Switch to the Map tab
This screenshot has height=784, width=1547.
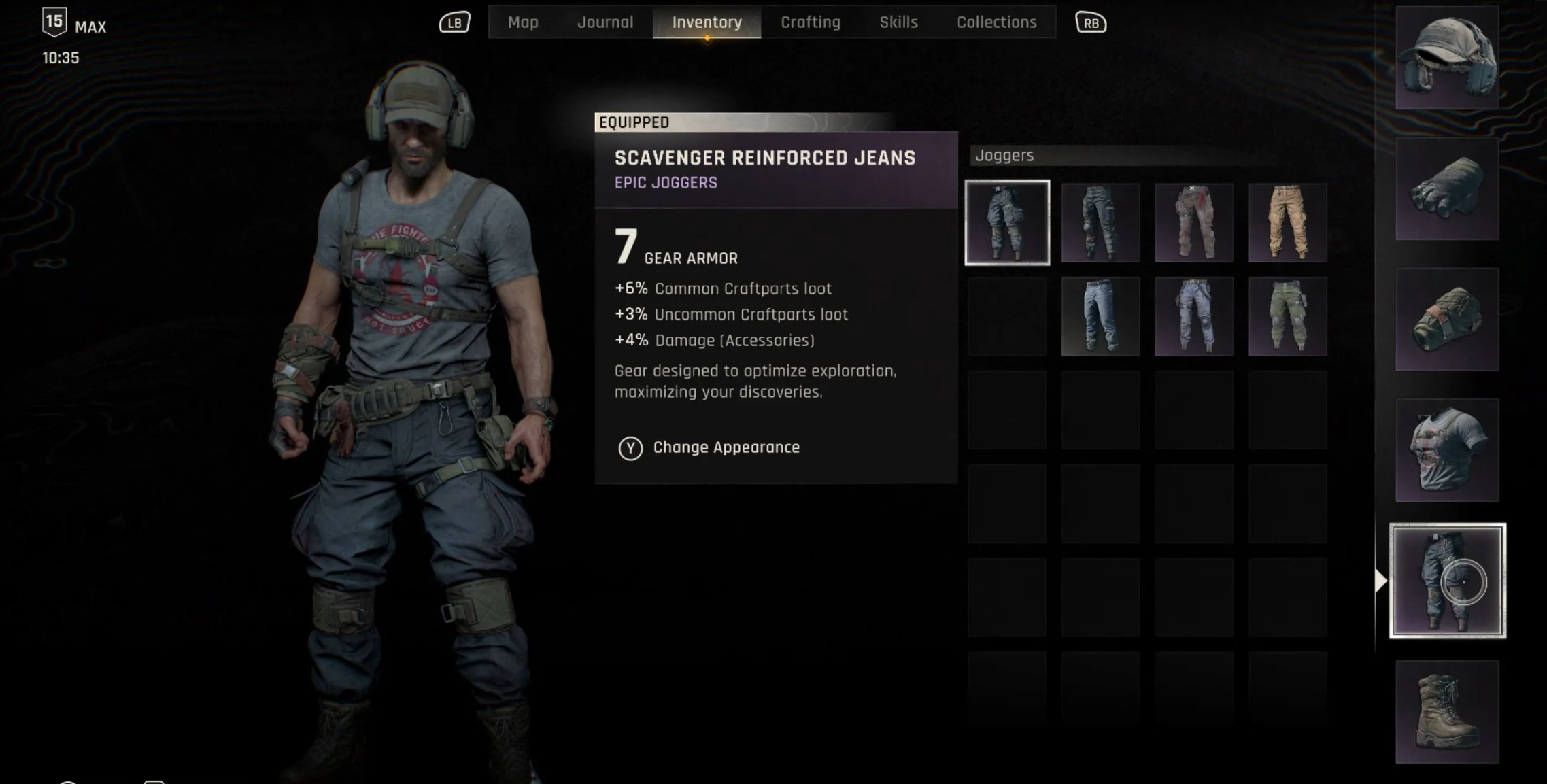click(523, 22)
